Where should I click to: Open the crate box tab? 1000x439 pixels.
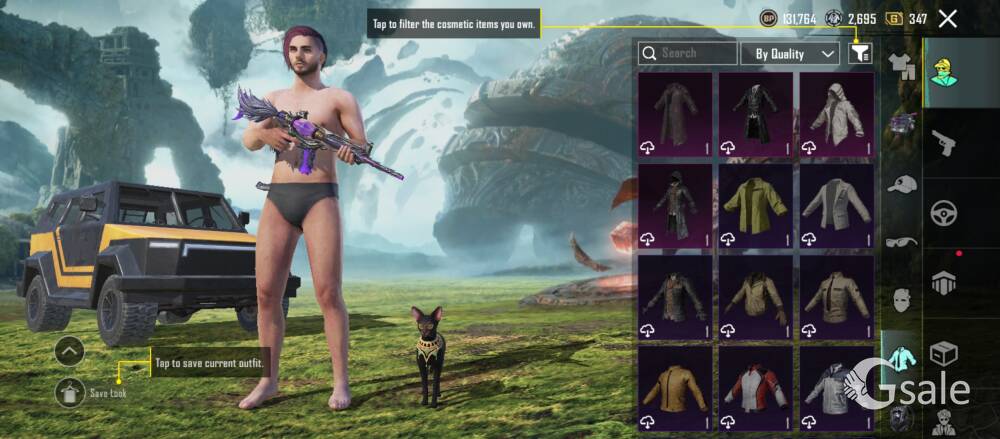pyautogui.click(x=943, y=352)
